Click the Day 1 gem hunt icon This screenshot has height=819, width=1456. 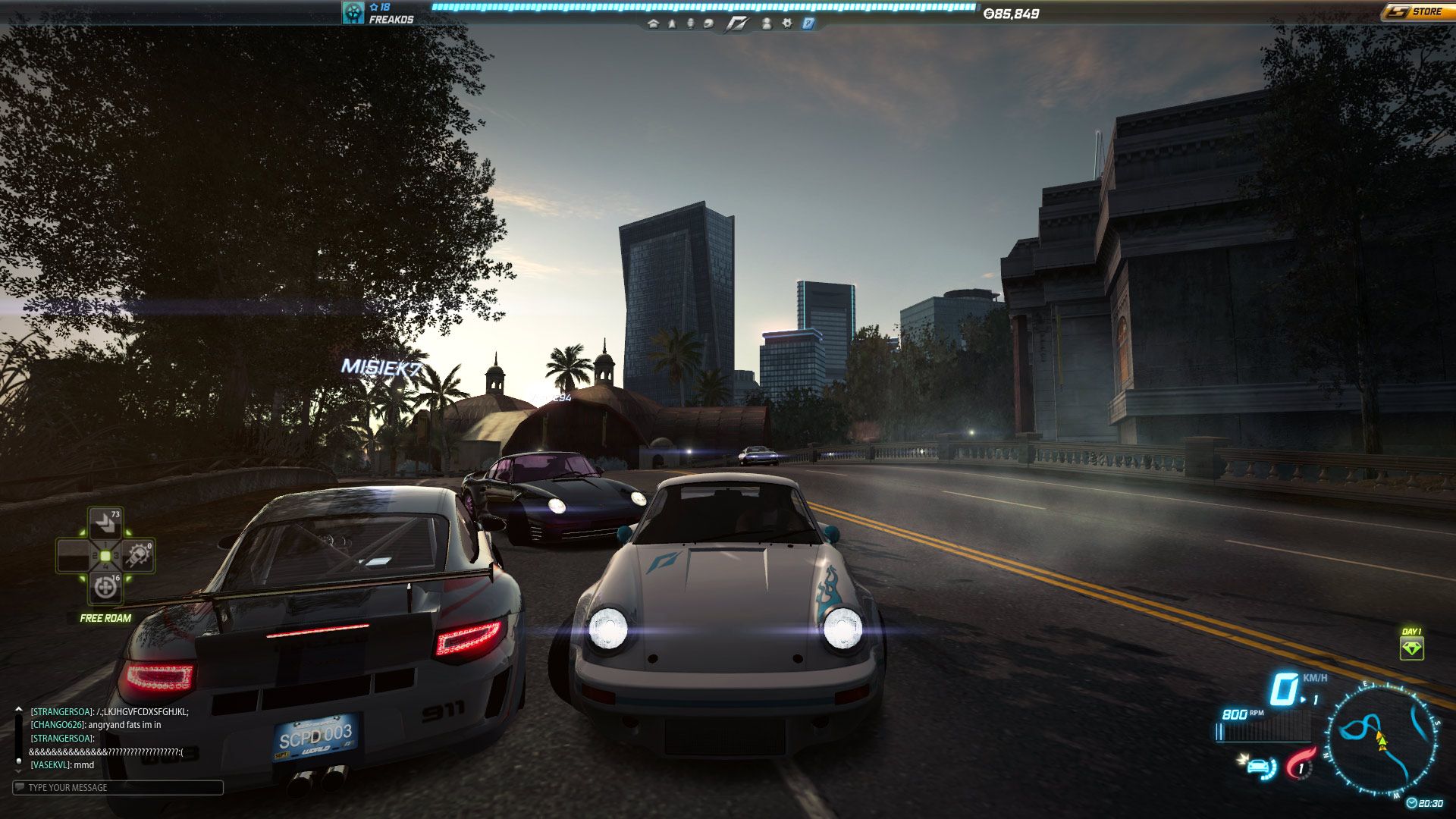click(x=1411, y=648)
